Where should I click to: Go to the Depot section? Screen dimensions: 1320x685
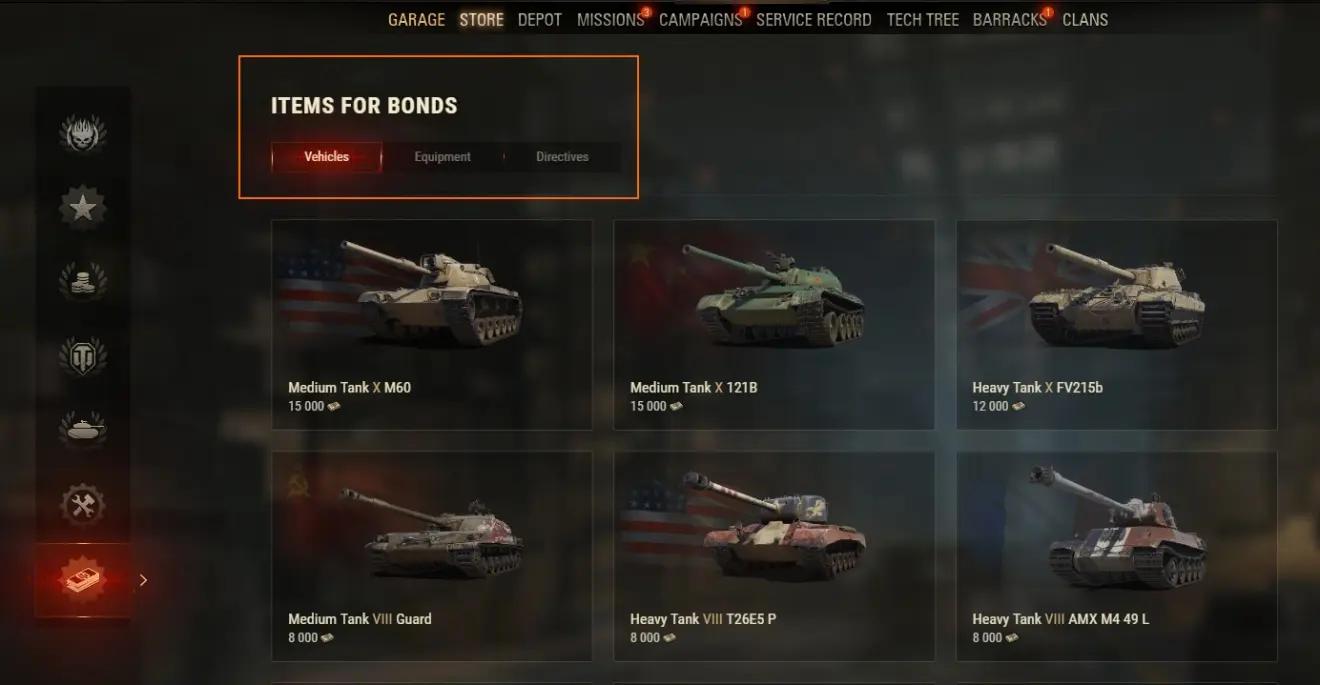pyautogui.click(x=540, y=20)
